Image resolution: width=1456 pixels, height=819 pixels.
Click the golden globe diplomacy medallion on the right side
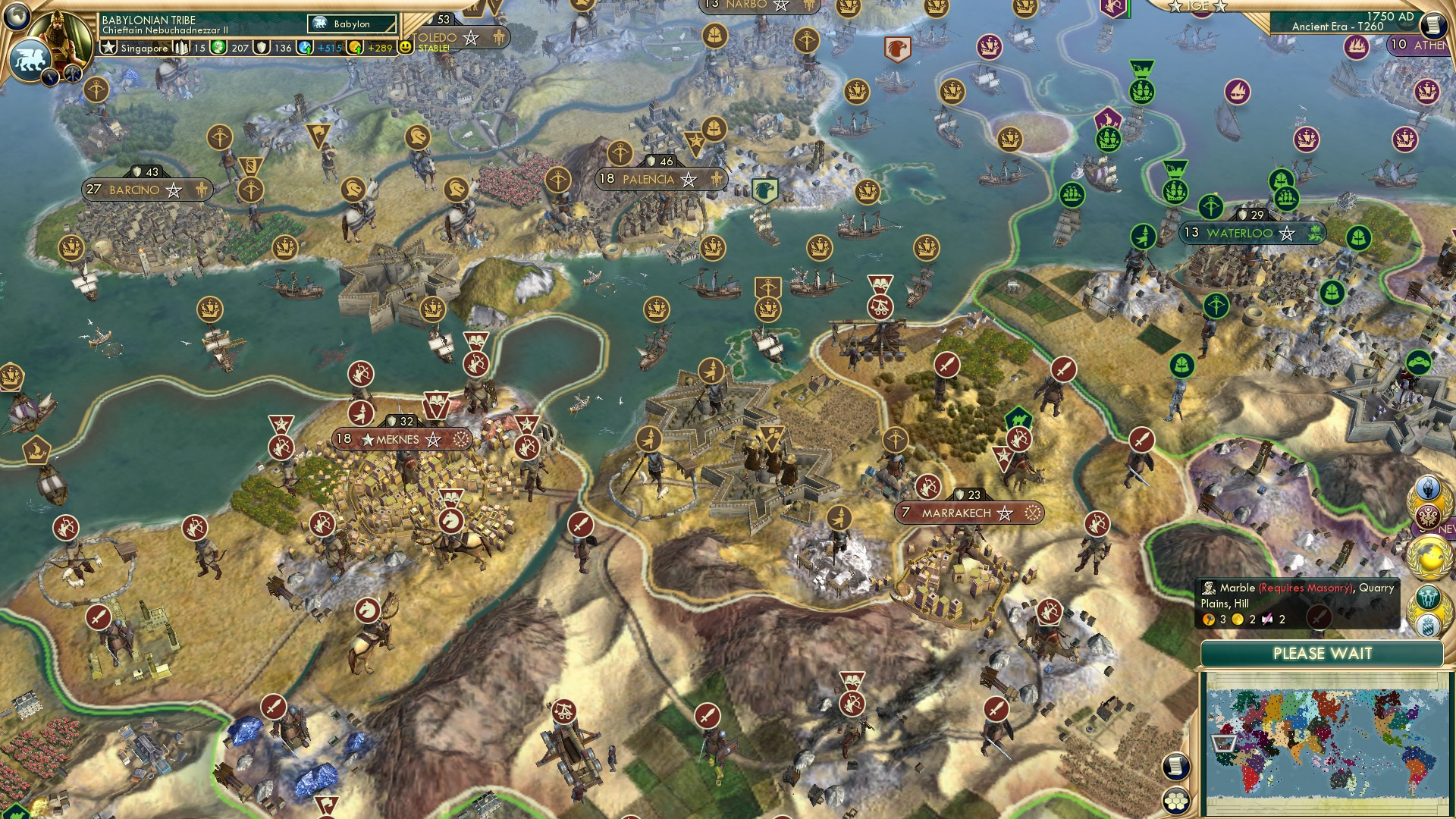[1430, 556]
